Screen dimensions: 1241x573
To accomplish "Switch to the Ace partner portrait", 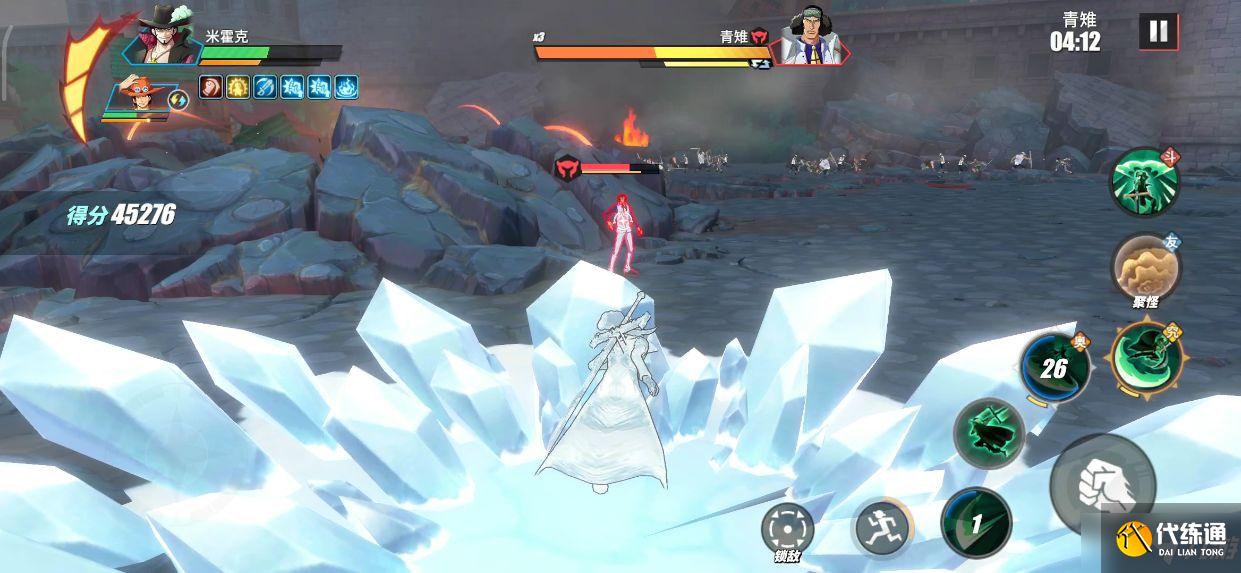I will point(140,99).
